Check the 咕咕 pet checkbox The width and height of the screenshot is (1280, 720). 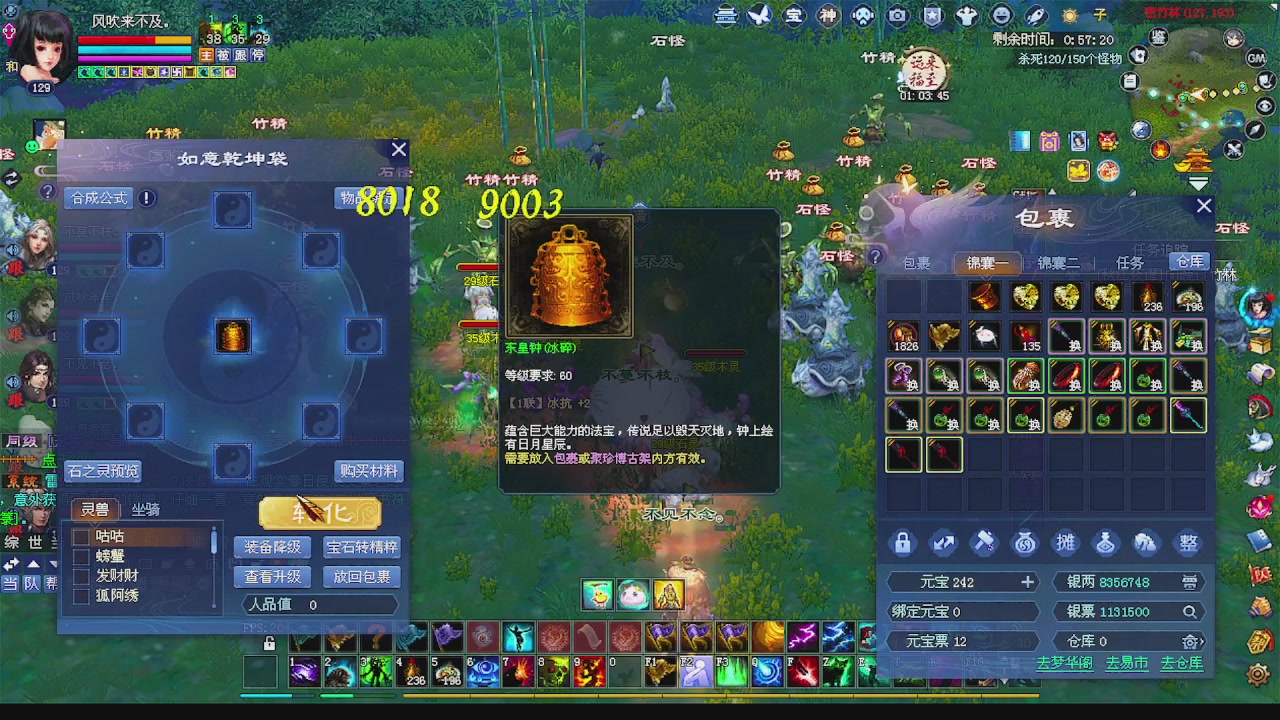tap(81, 536)
